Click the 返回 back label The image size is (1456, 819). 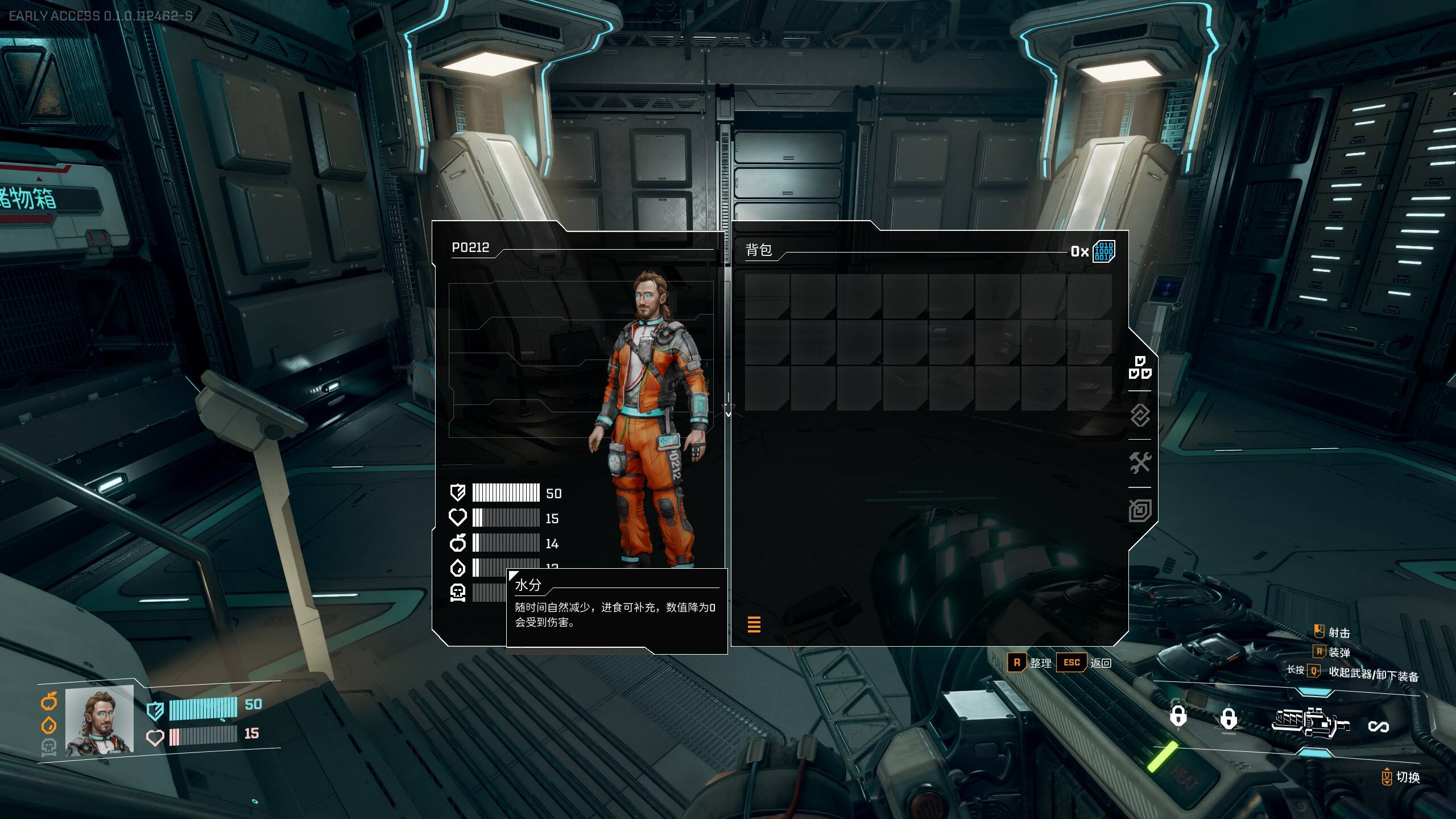coord(1101,663)
